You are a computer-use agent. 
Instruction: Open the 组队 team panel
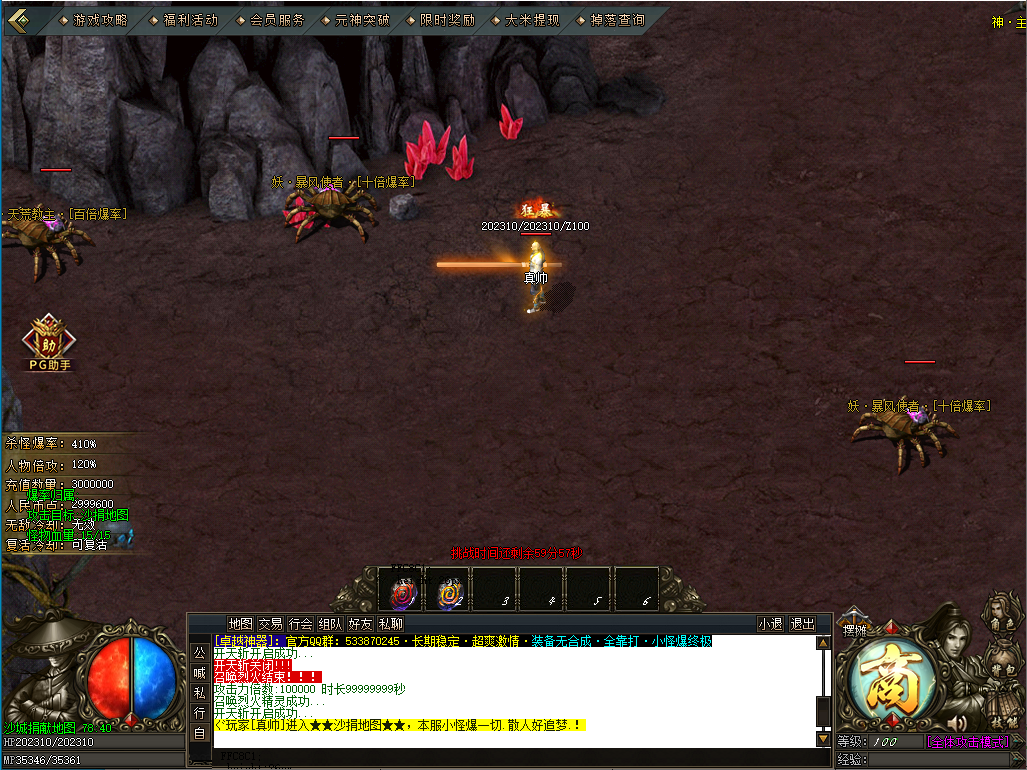[330, 624]
